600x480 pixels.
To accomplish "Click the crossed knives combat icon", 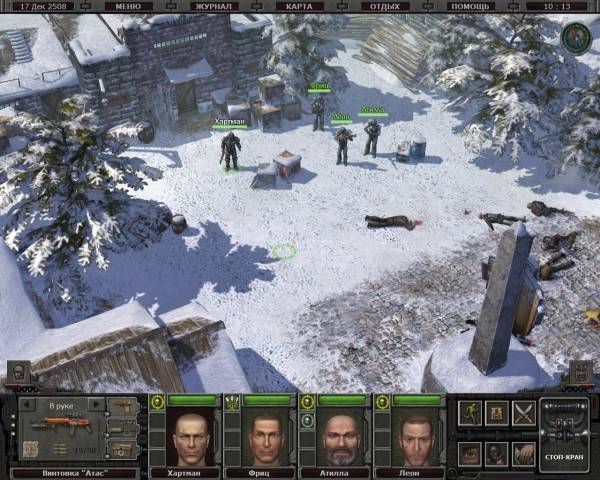I will [523, 411].
